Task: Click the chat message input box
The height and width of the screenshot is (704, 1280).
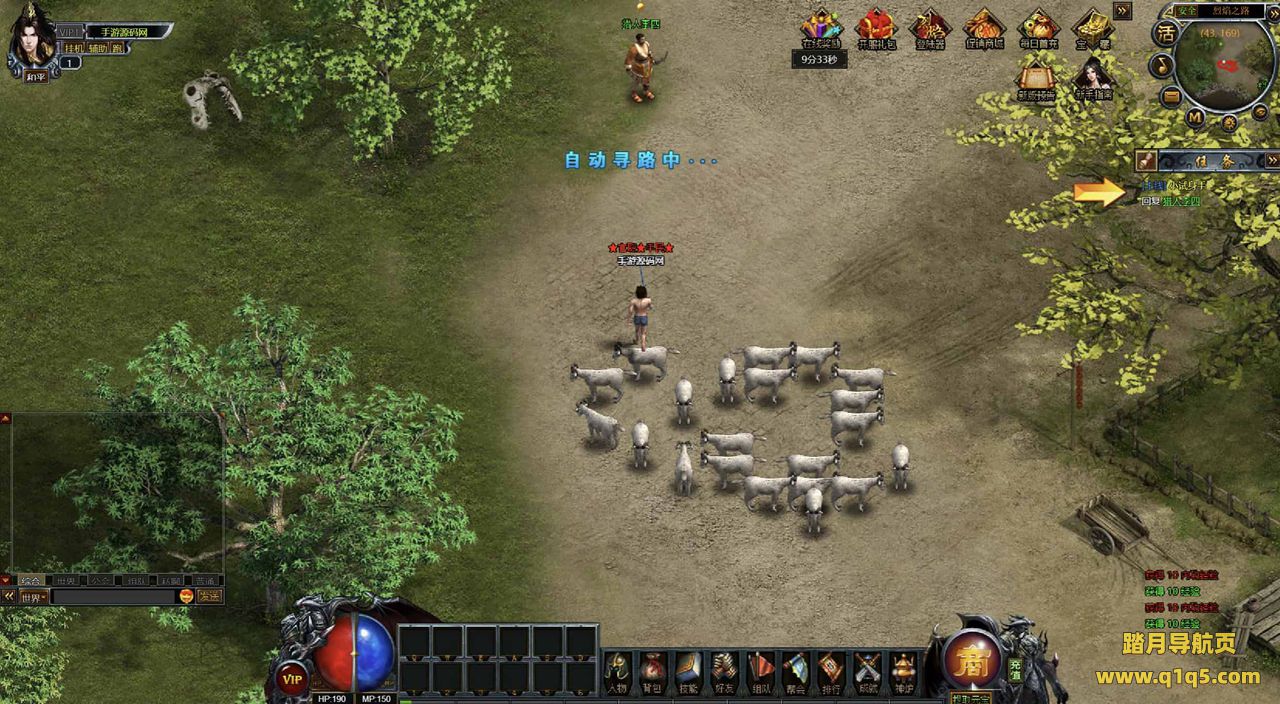Action: (112, 596)
